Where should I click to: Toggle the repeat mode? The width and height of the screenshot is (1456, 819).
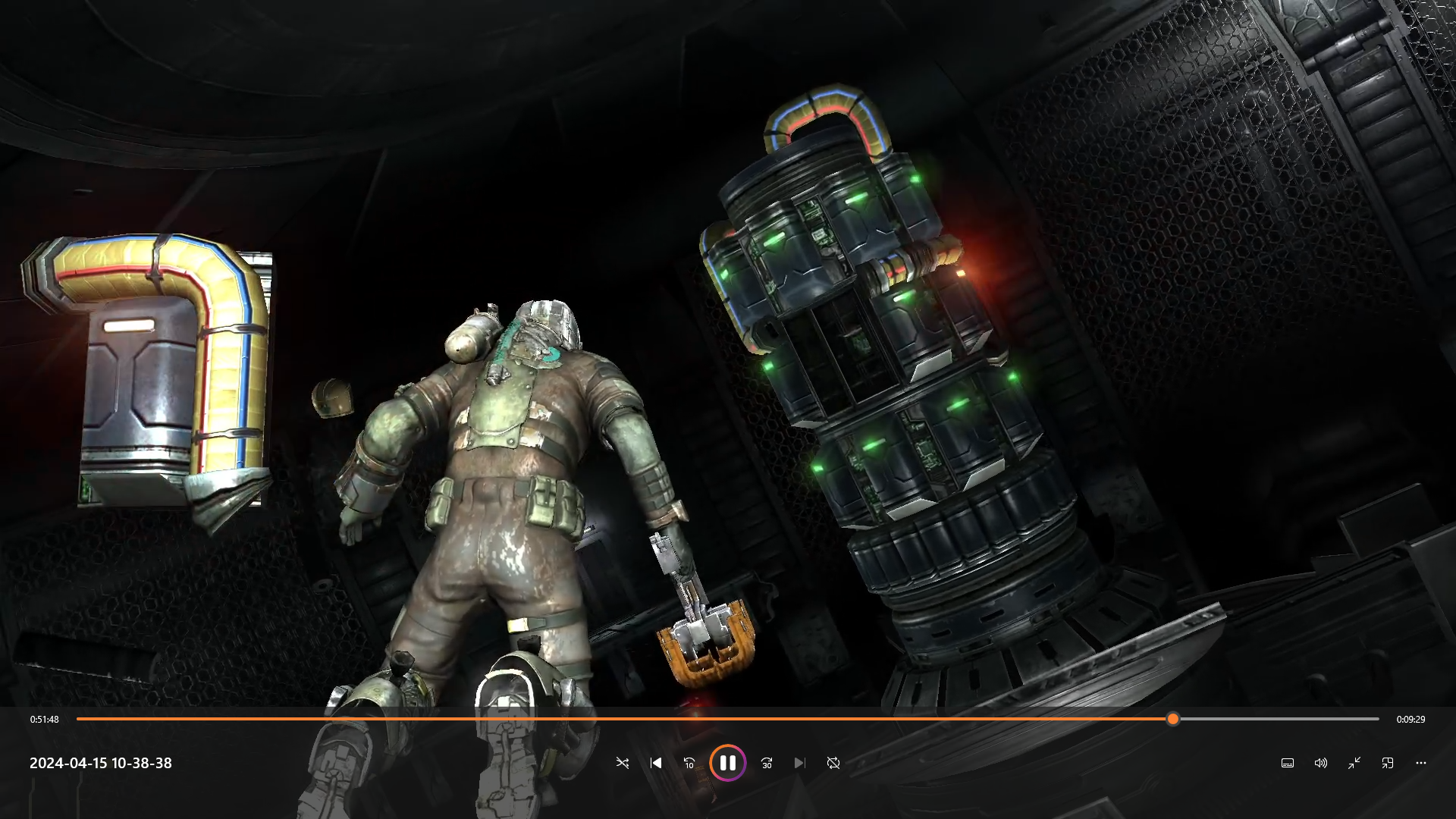click(x=833, y=763)
